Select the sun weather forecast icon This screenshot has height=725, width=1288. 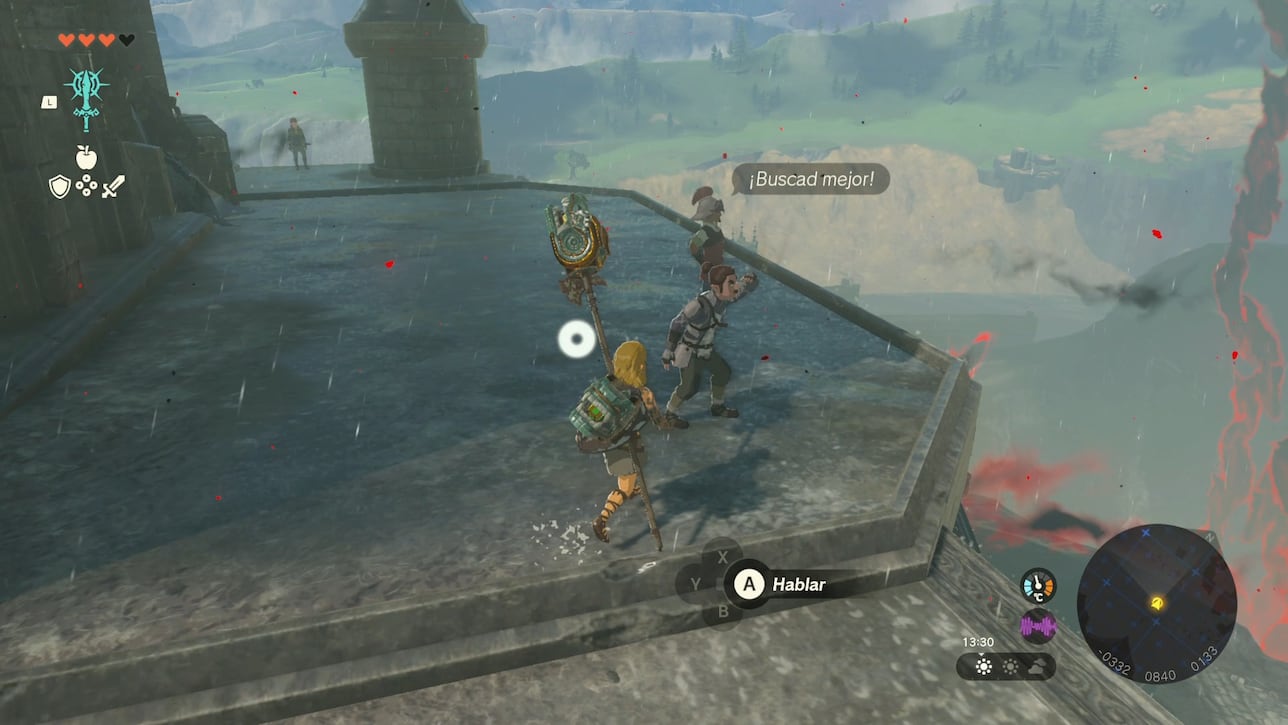pos(984,667)
